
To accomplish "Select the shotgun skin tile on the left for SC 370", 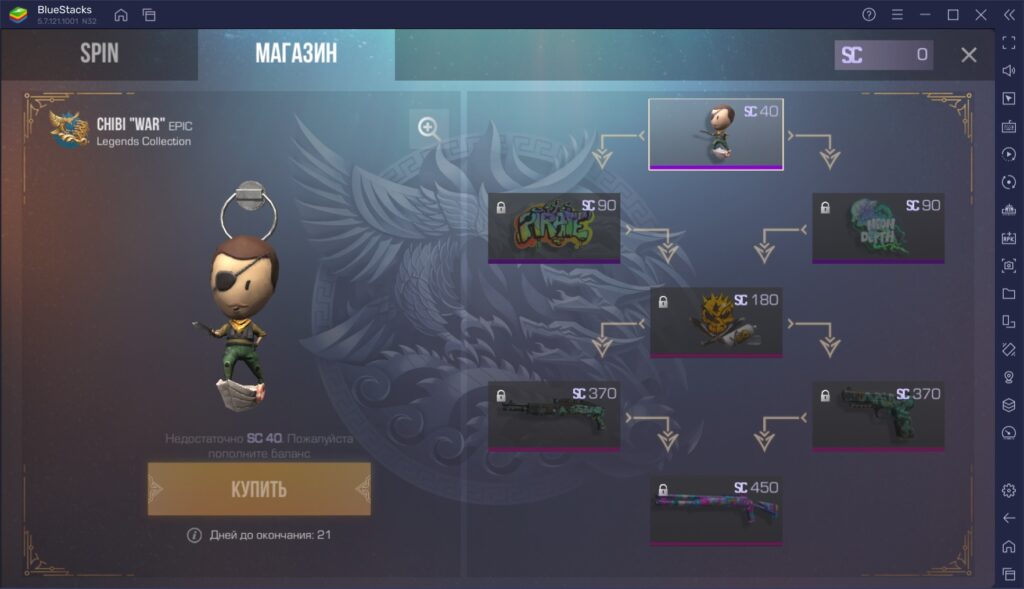I will [x=554, y=416].
